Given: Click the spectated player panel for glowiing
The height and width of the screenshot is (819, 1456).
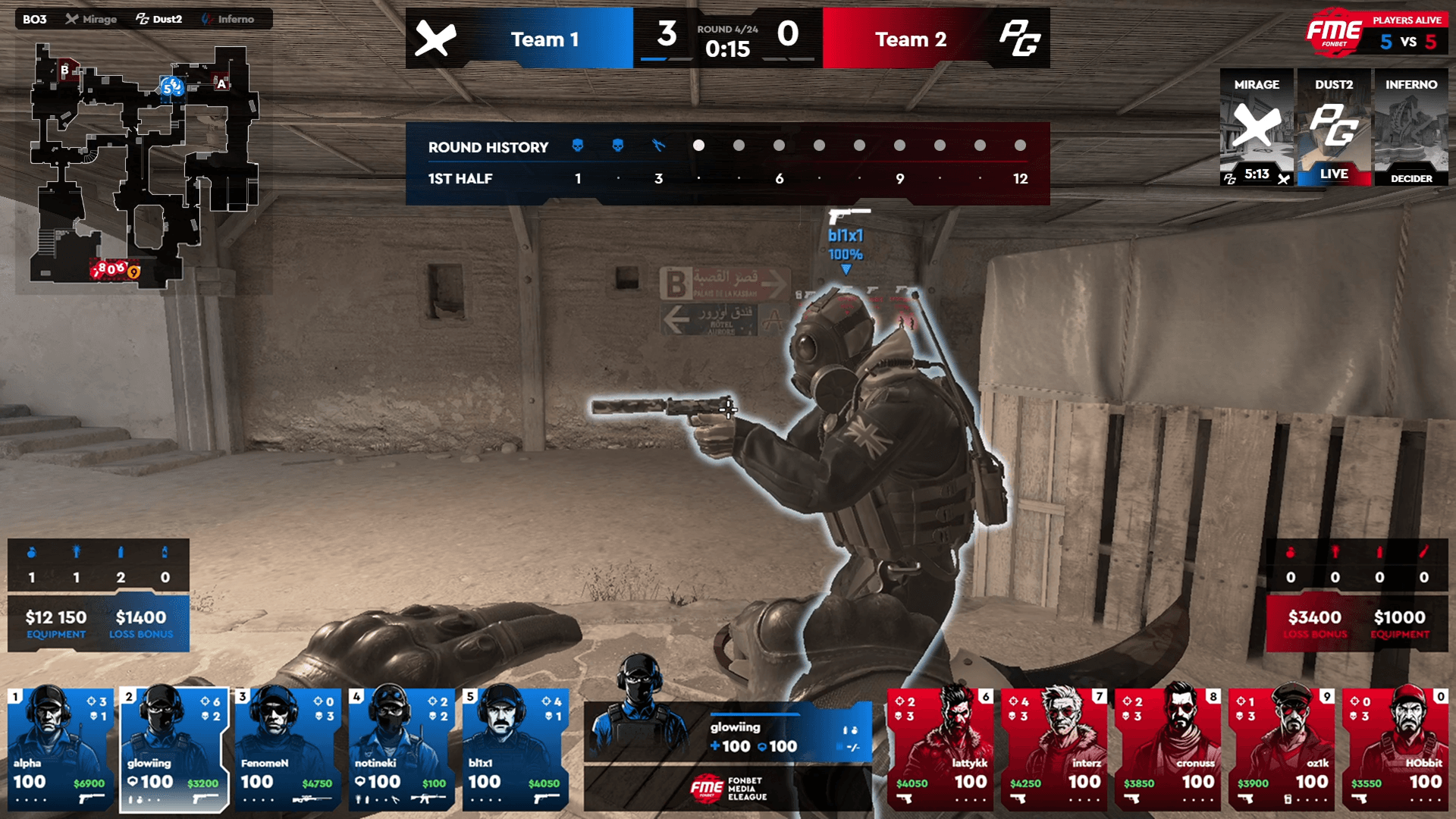Looking at the screenshot, I should (x=728, y=732).
